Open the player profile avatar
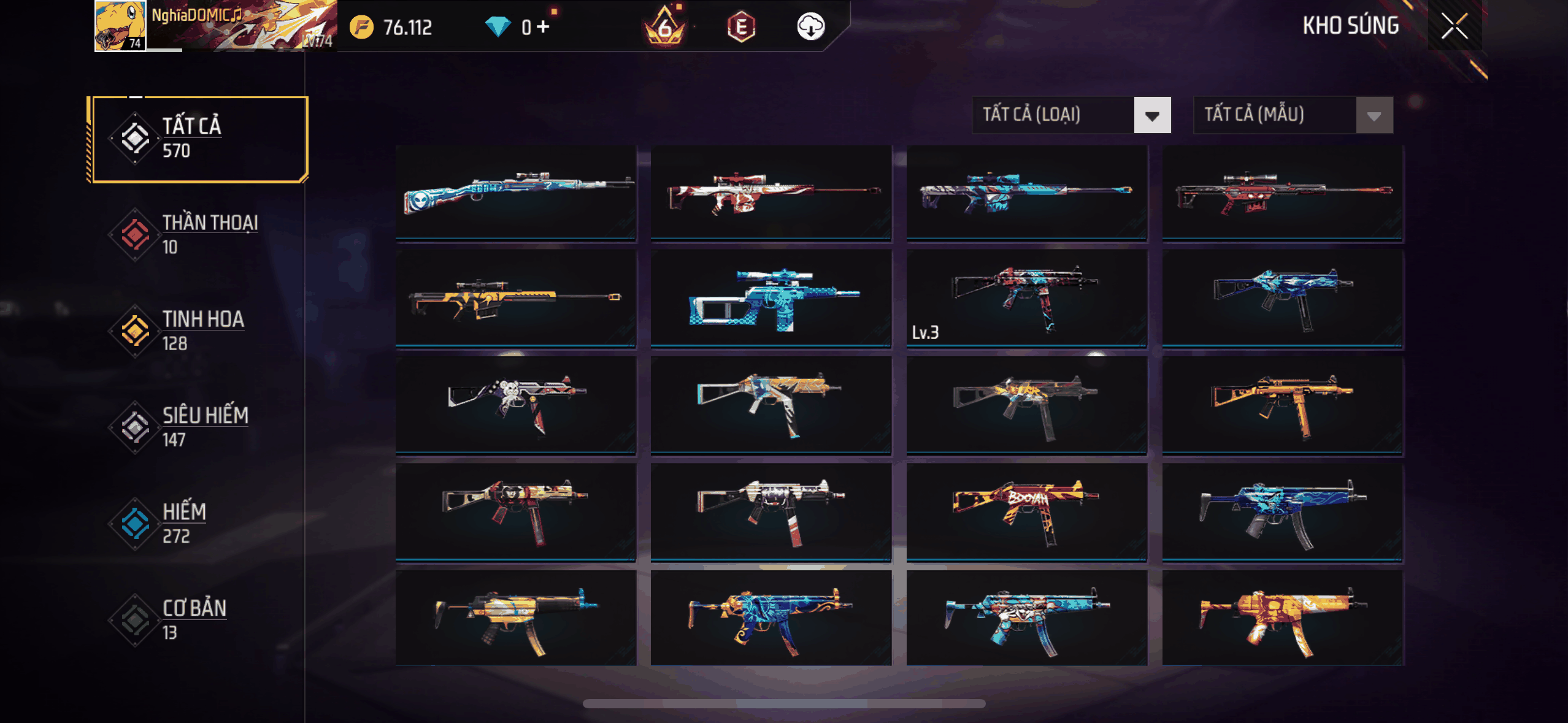The image size is (1568, 723). tap(120, 26)
